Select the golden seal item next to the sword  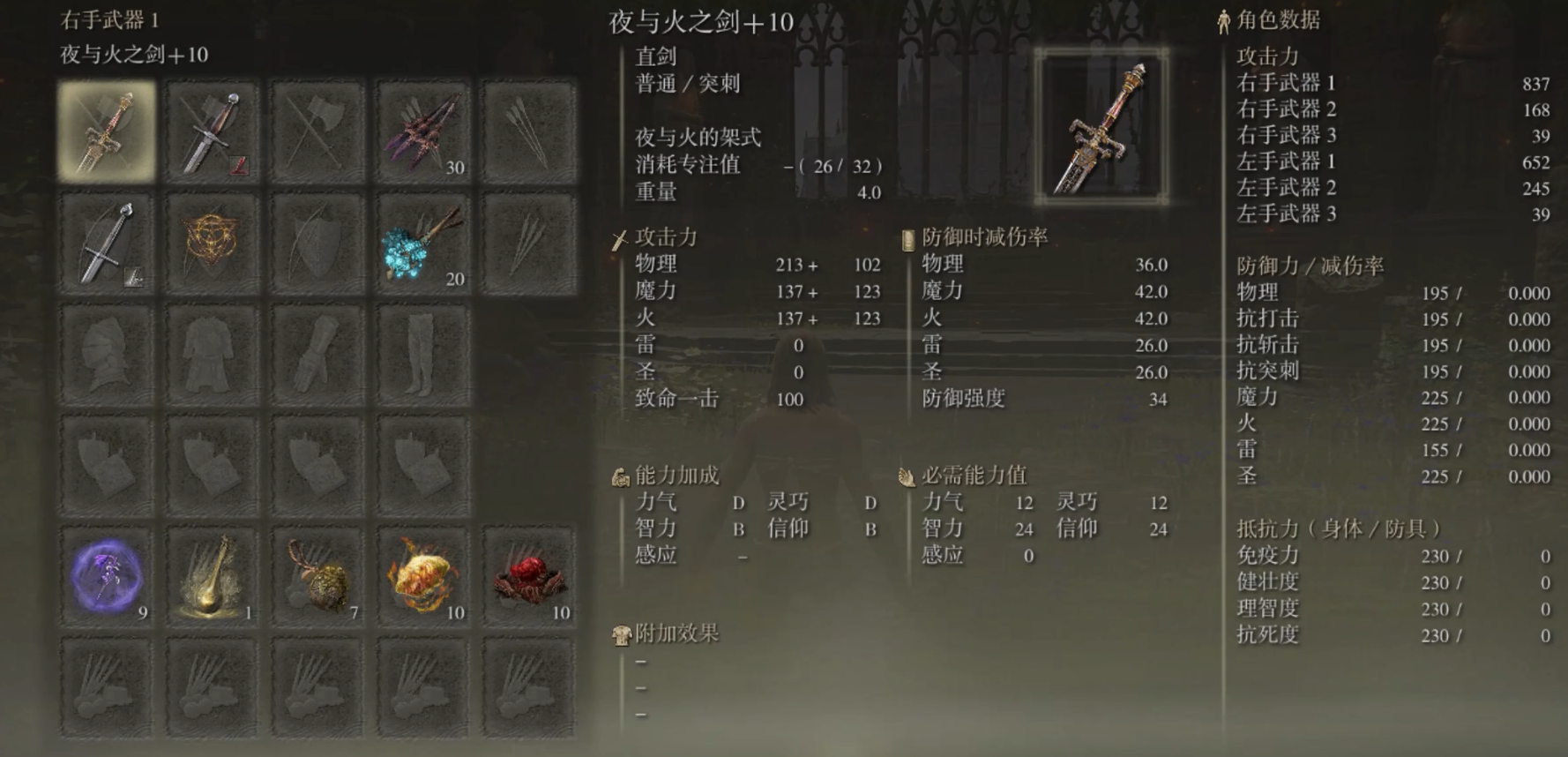(210, 243)
